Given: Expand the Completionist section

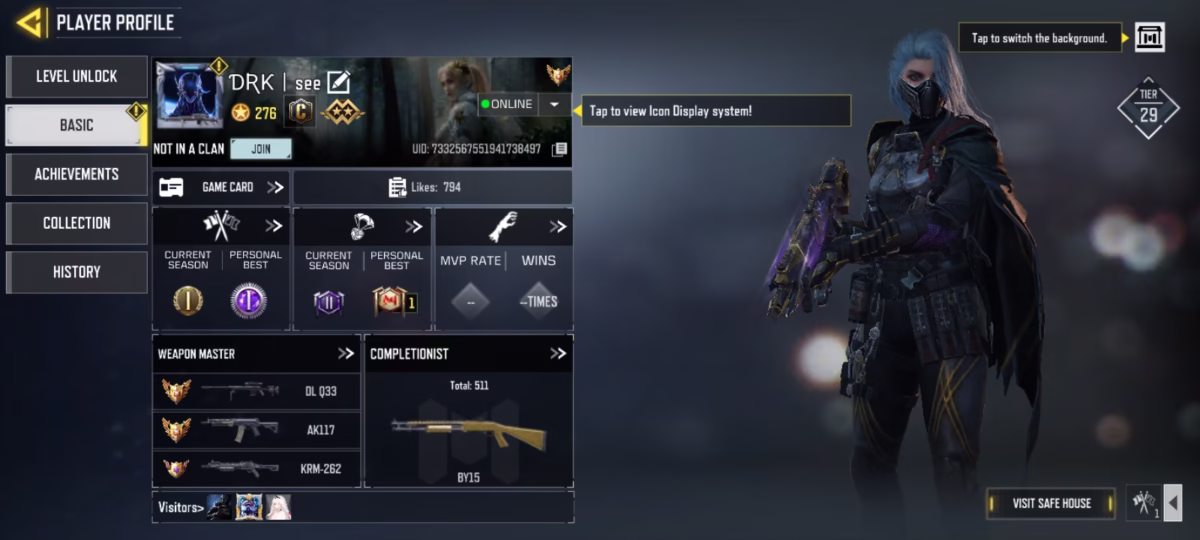Looking at the screenshot, I should pyautogui.click(x=558, y=353).
